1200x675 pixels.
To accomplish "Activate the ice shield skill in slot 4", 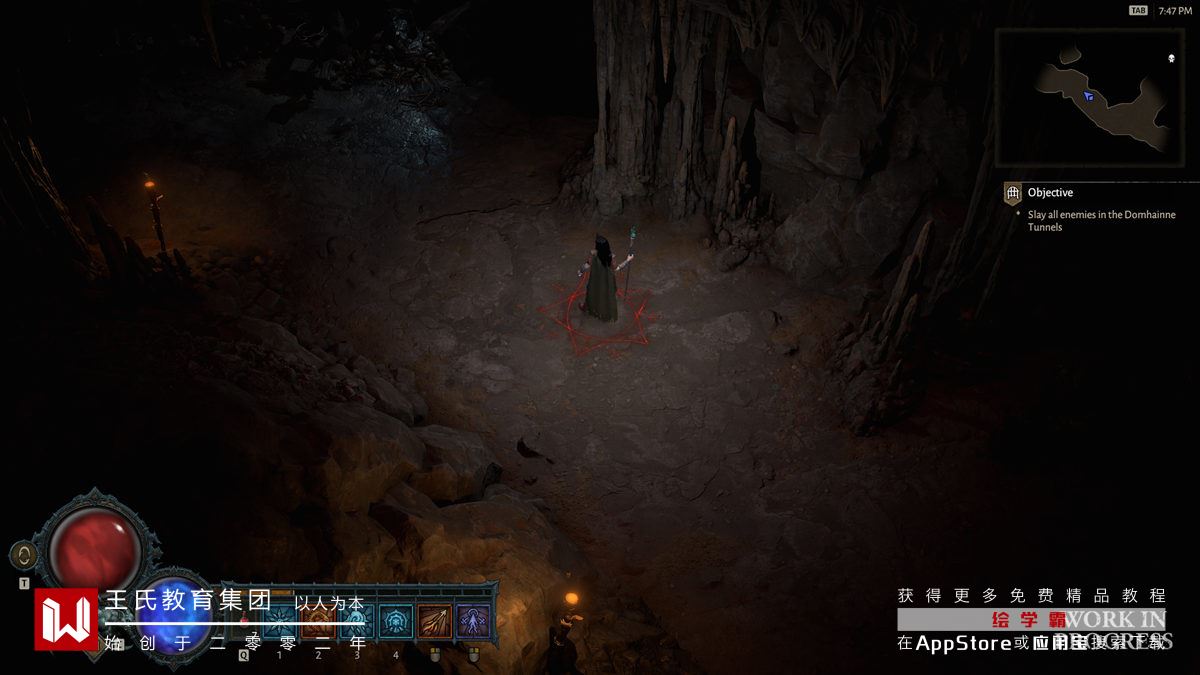I will click(x=396, y=622).
